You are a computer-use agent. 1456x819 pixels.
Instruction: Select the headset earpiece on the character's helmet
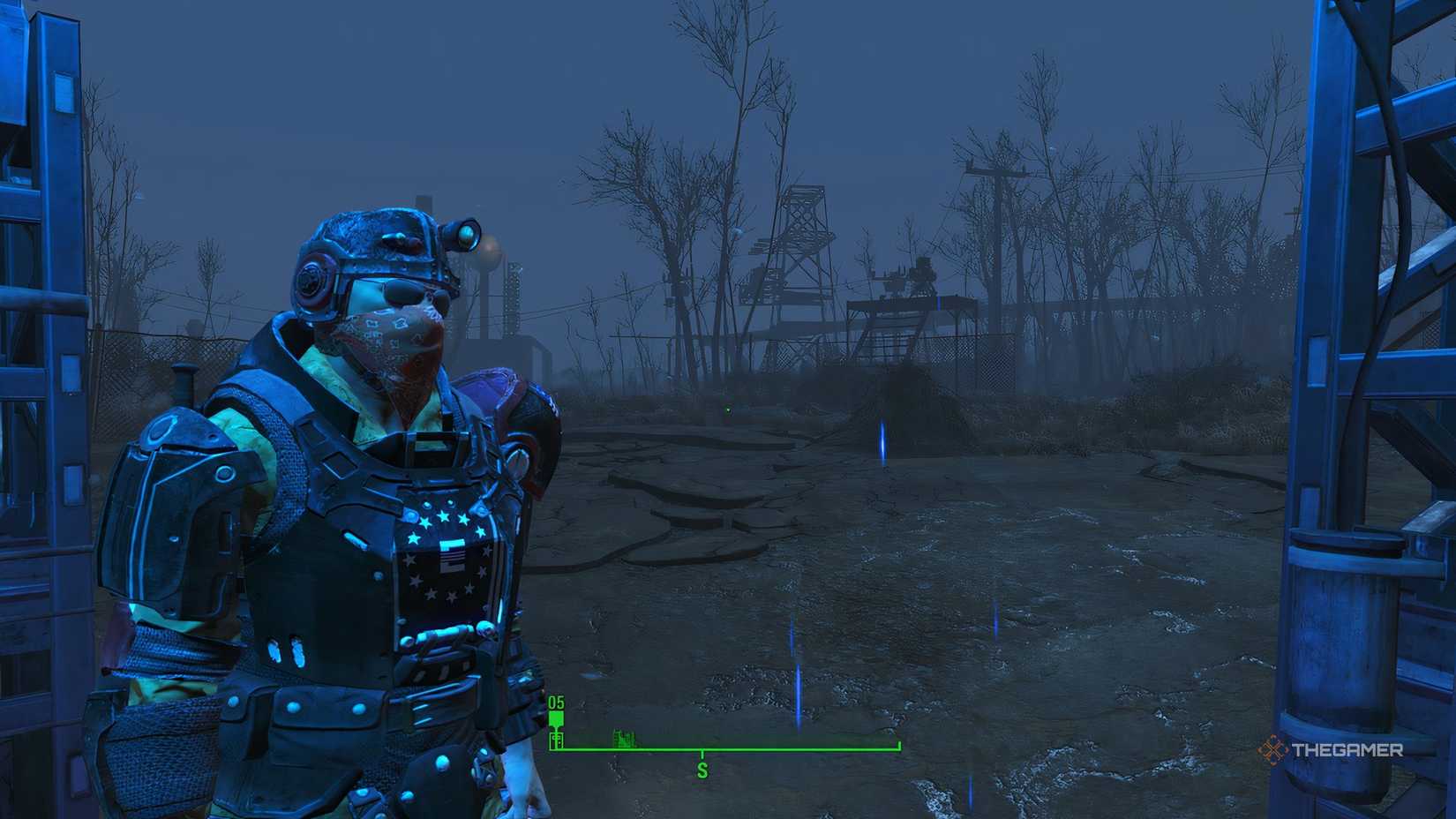pos(311,281)
